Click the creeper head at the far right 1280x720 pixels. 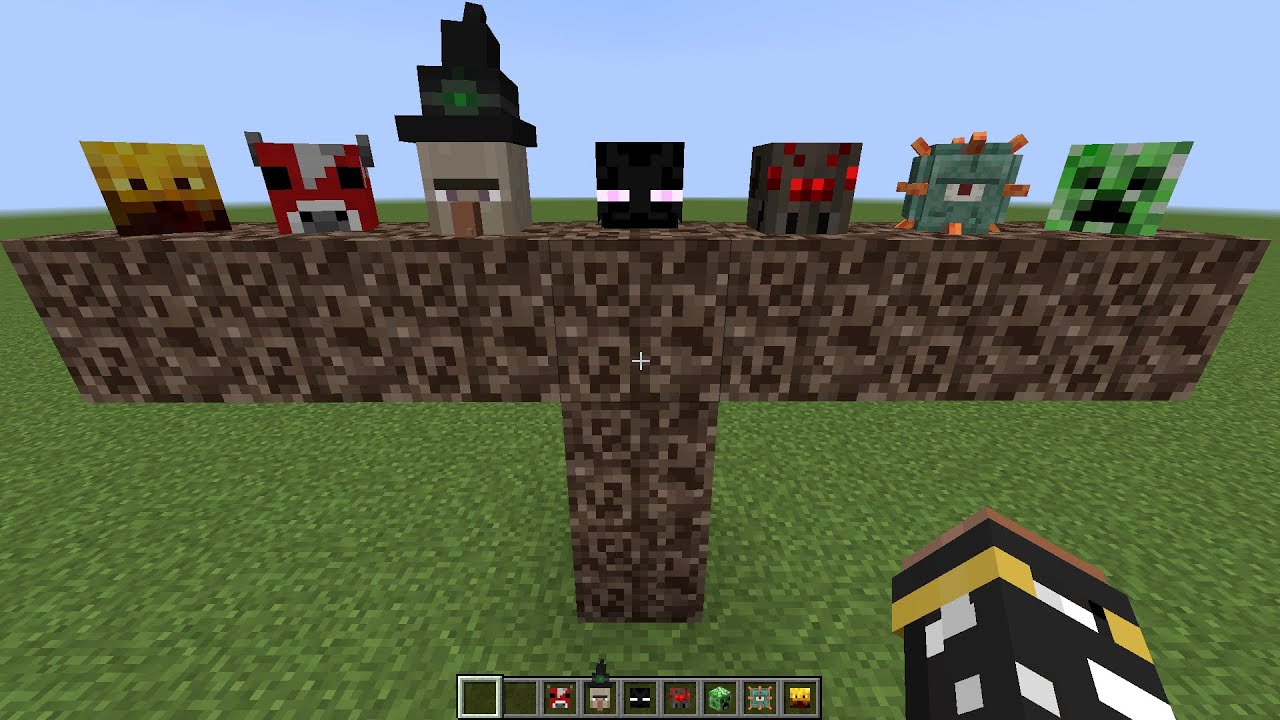pos(1122,188)
